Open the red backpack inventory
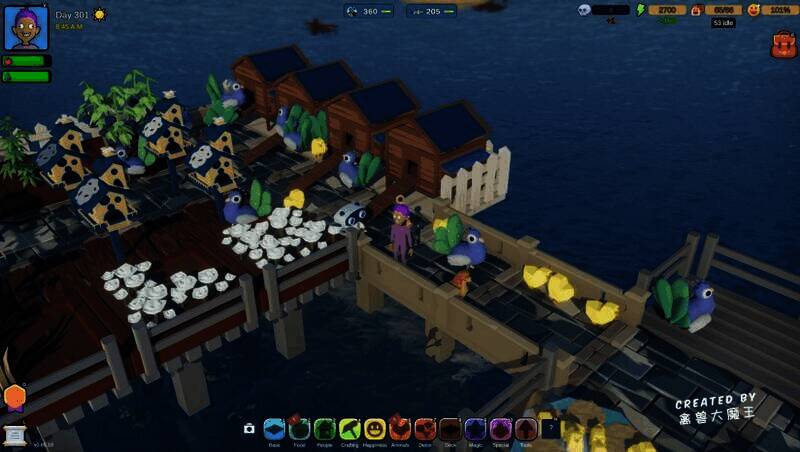The height and width of the screenshot is (452, 800). pyautogui.click(x=783, y=44)
